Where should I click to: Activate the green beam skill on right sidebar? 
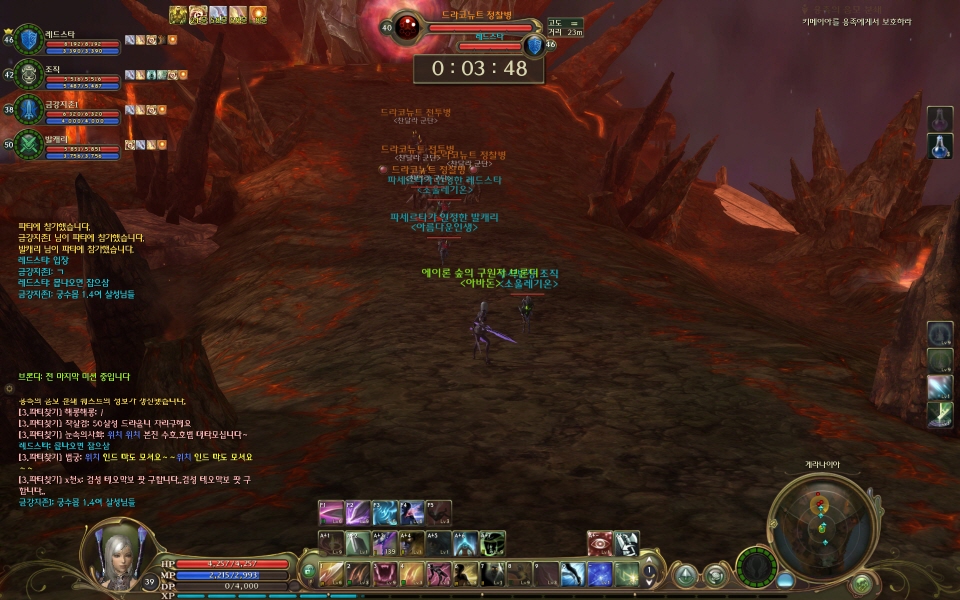pyautogui.click(x=940, y=413)
